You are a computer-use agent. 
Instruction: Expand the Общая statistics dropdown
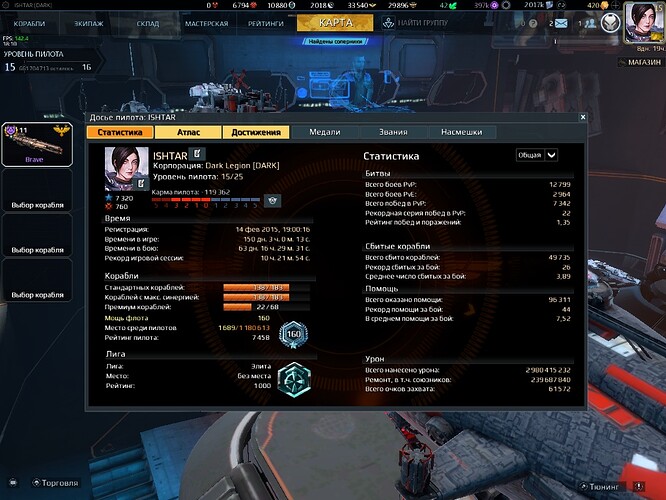[x=537, y=155]
